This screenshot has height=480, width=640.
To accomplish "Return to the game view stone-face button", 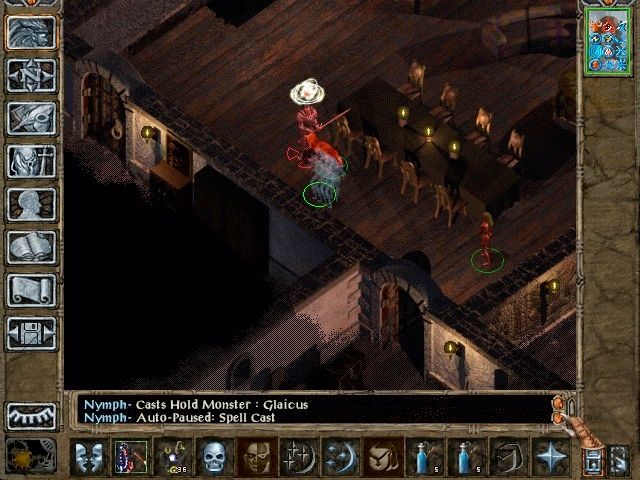I will click(x=31, y=32).
